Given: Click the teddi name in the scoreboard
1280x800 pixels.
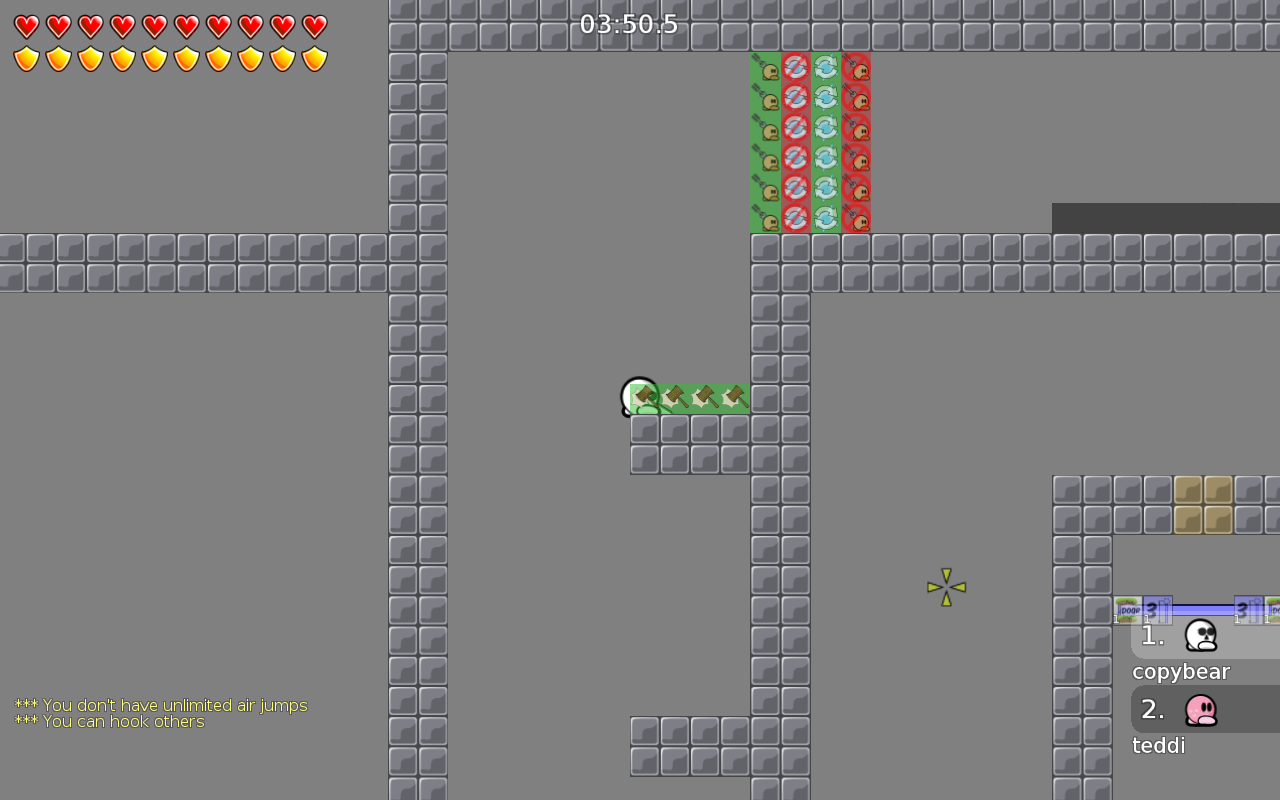Looking at the screenshot, I should pos(1158,745).
